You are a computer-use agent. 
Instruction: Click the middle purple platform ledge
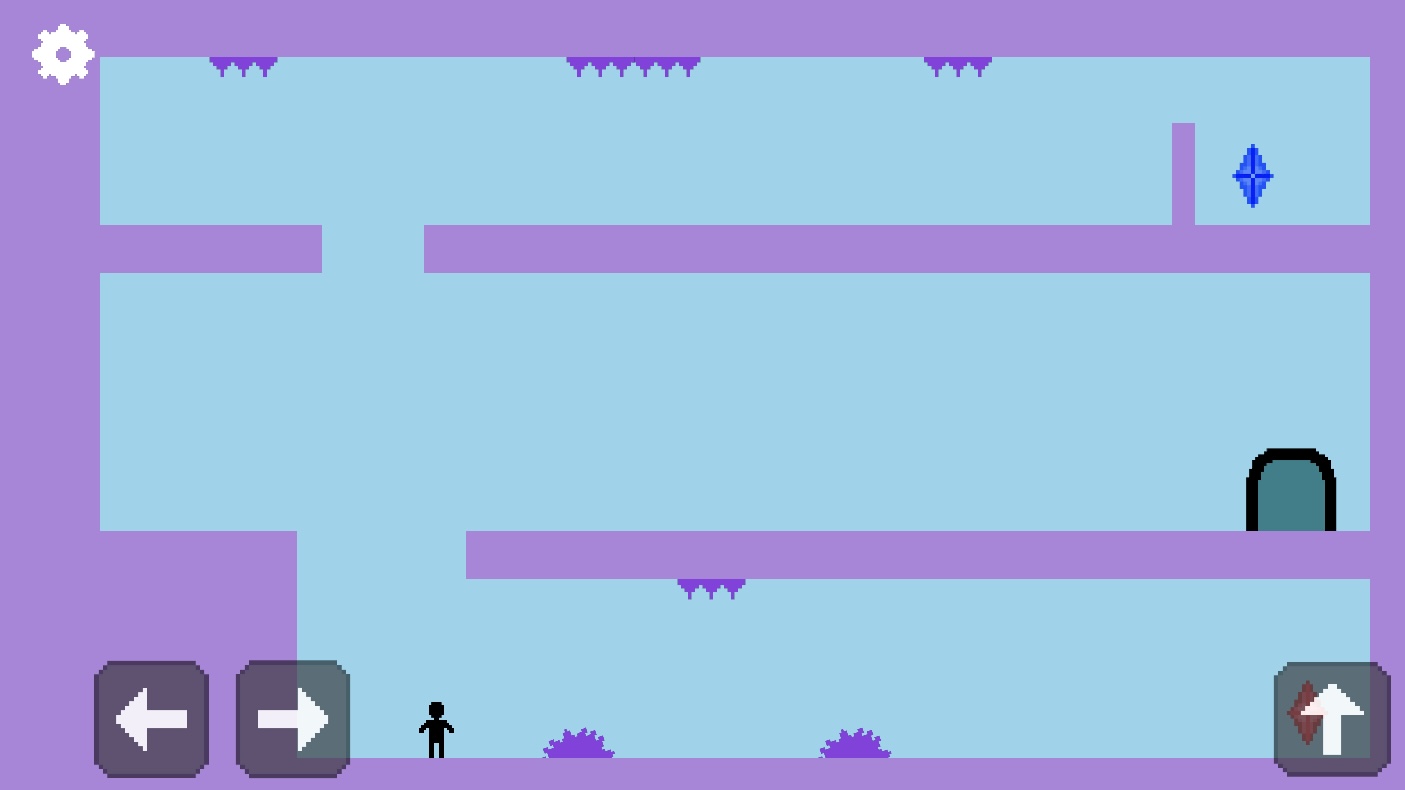pyautogui.click(x=900, y=247)
